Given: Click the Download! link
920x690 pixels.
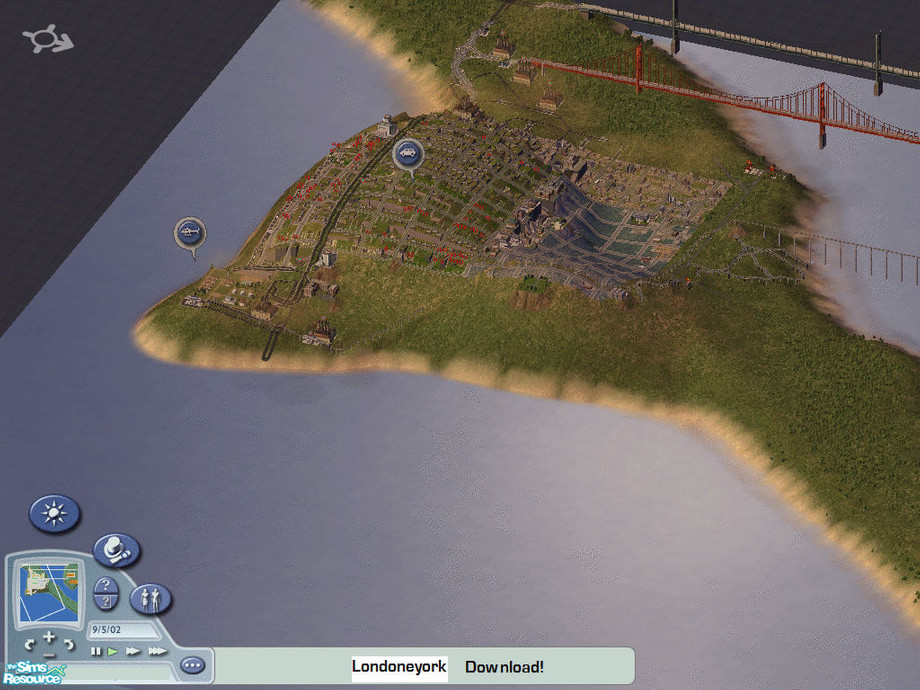Looking at the screenshot, I should point(504,667).
